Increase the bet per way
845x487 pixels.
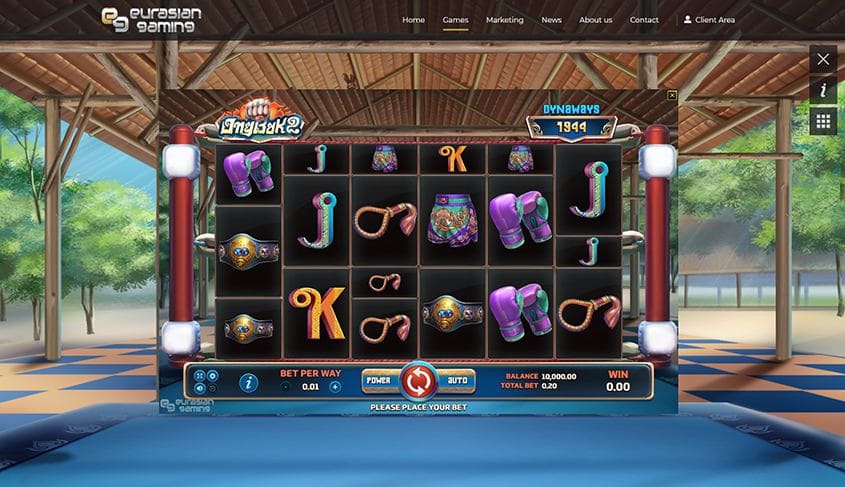tap(335, 386)
